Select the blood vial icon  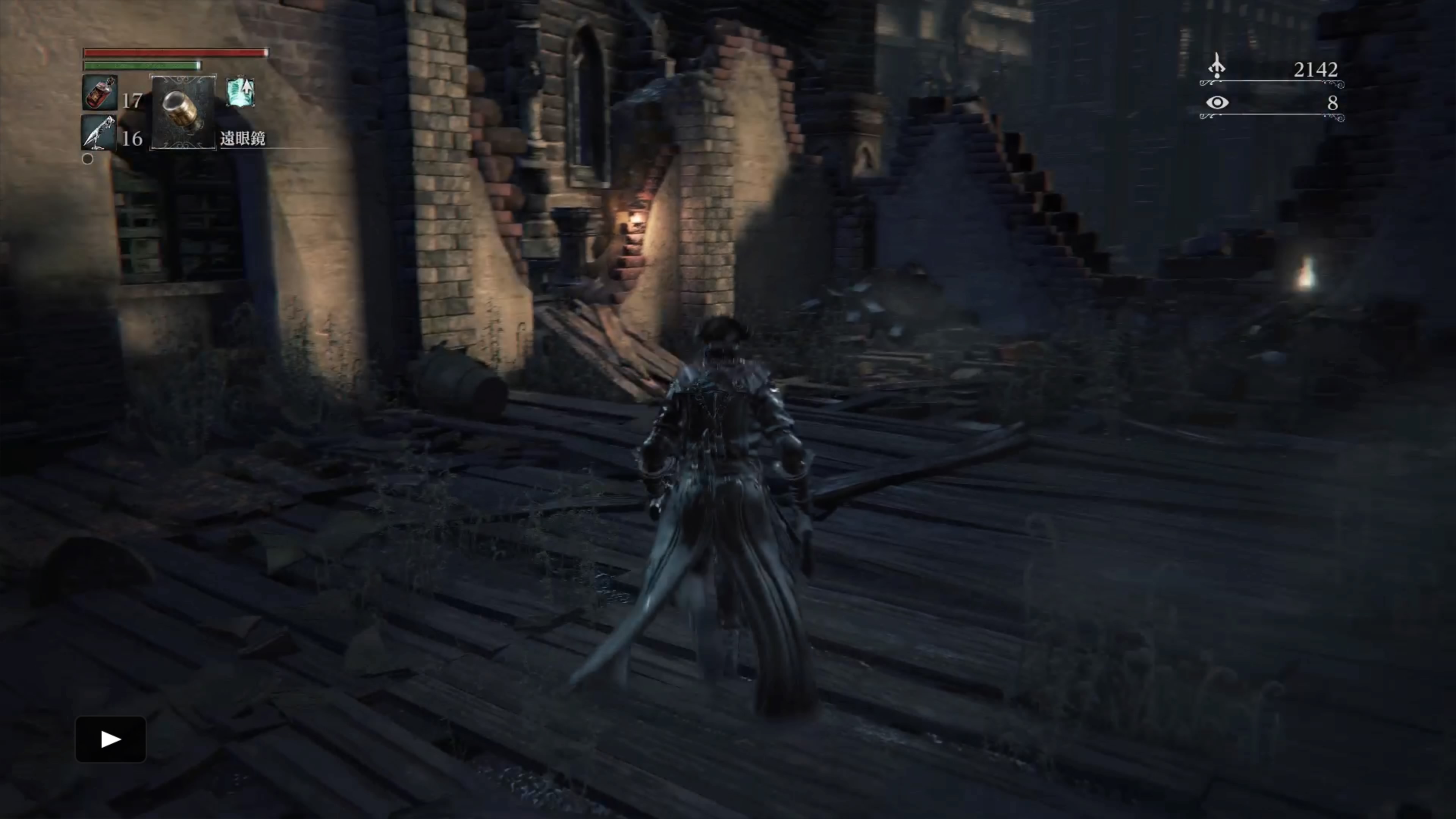click(x=100, y=92)
